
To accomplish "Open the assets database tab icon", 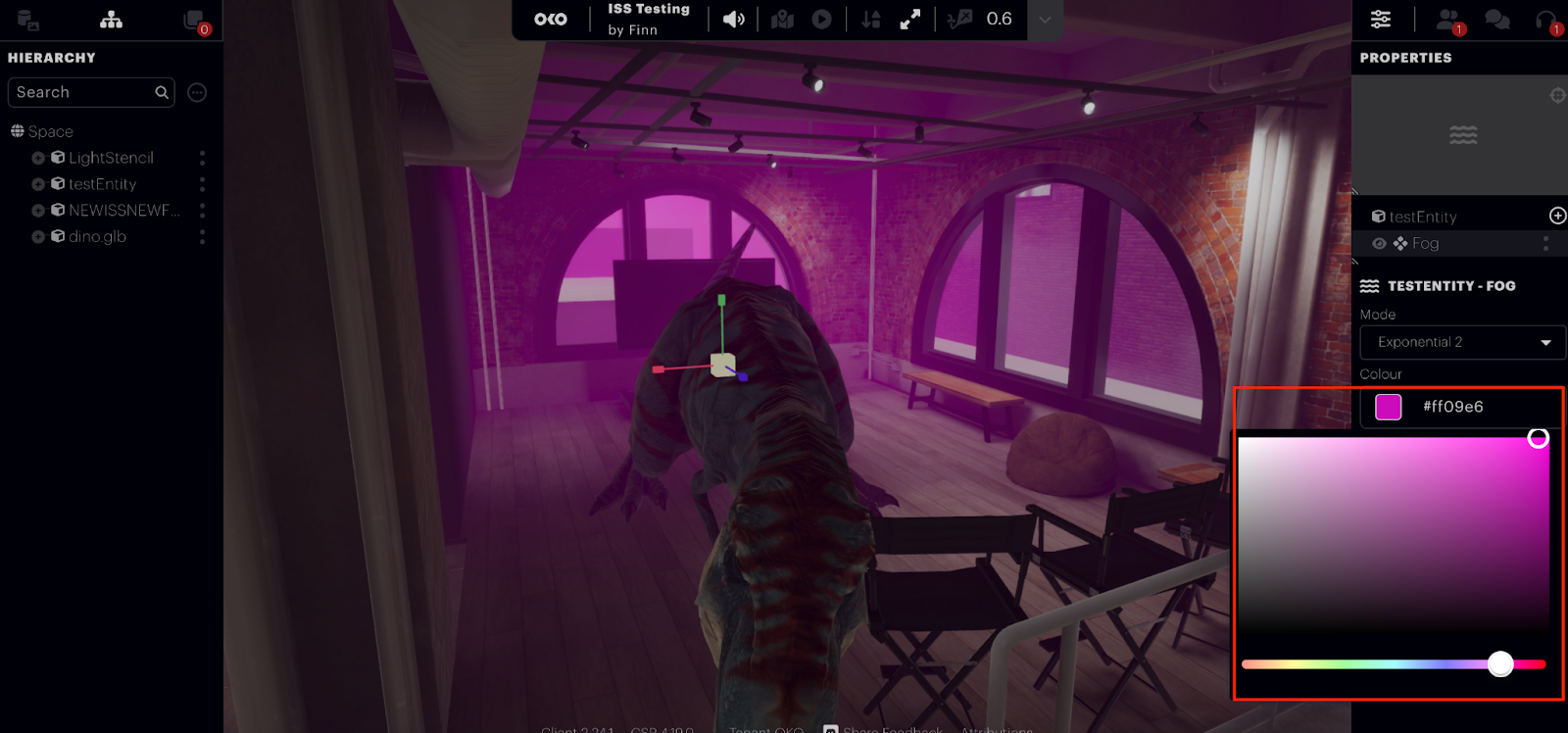I will 27,20.
